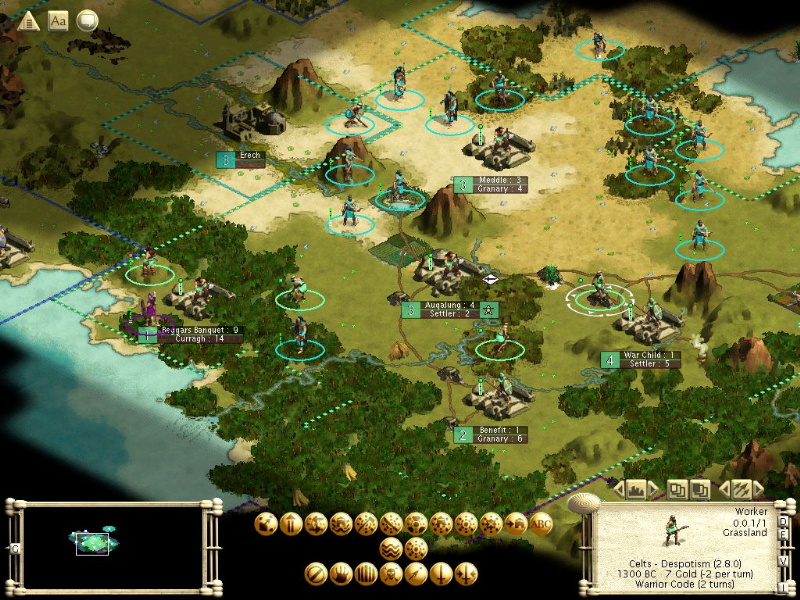
Task: Click the single sword order button
Action: pyautogui.click(x=441, y=574)
